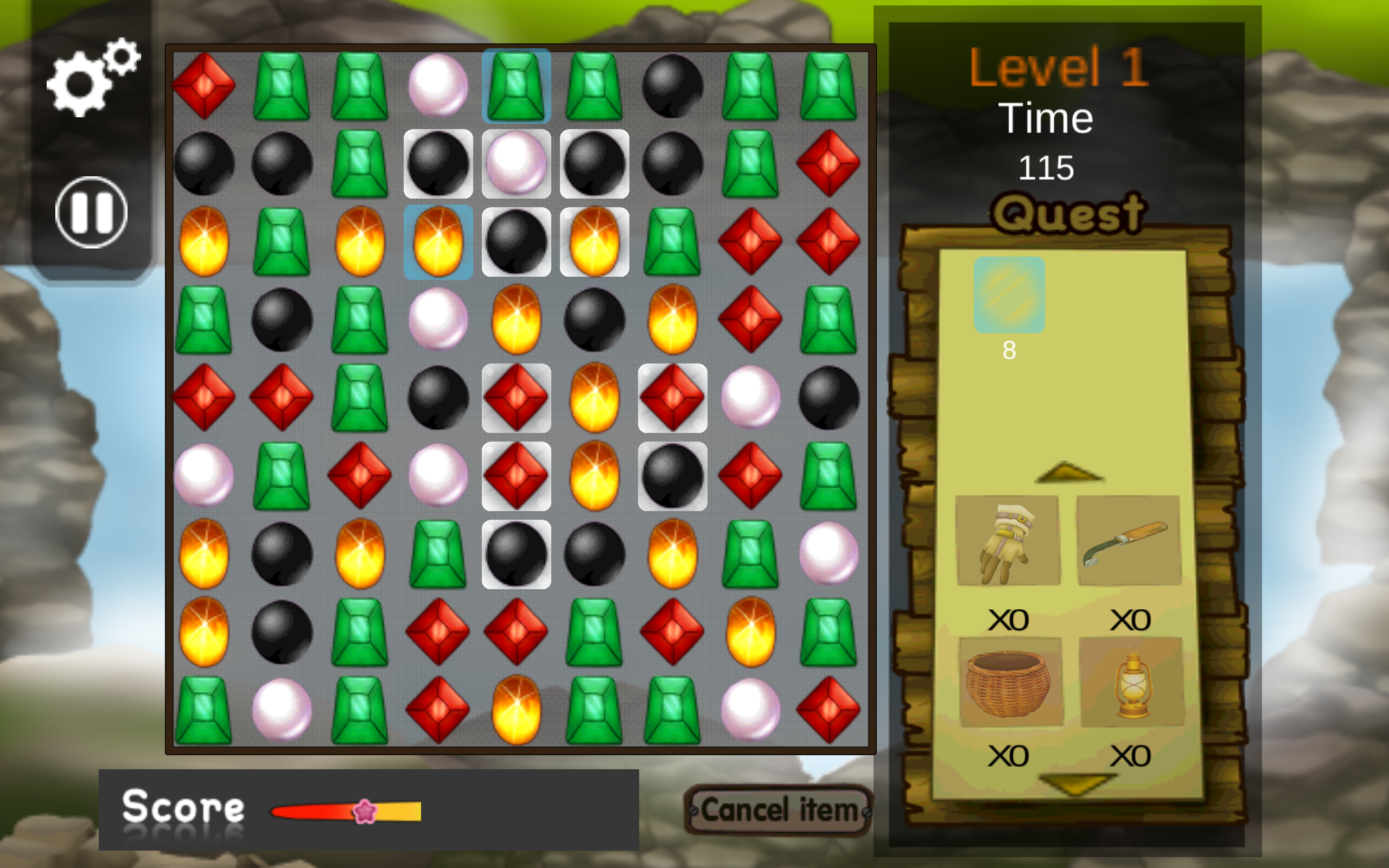This screenshot has width=1389, height=868.
Task: Expand quest items with the up arrow
Action: click(1069, 474)
